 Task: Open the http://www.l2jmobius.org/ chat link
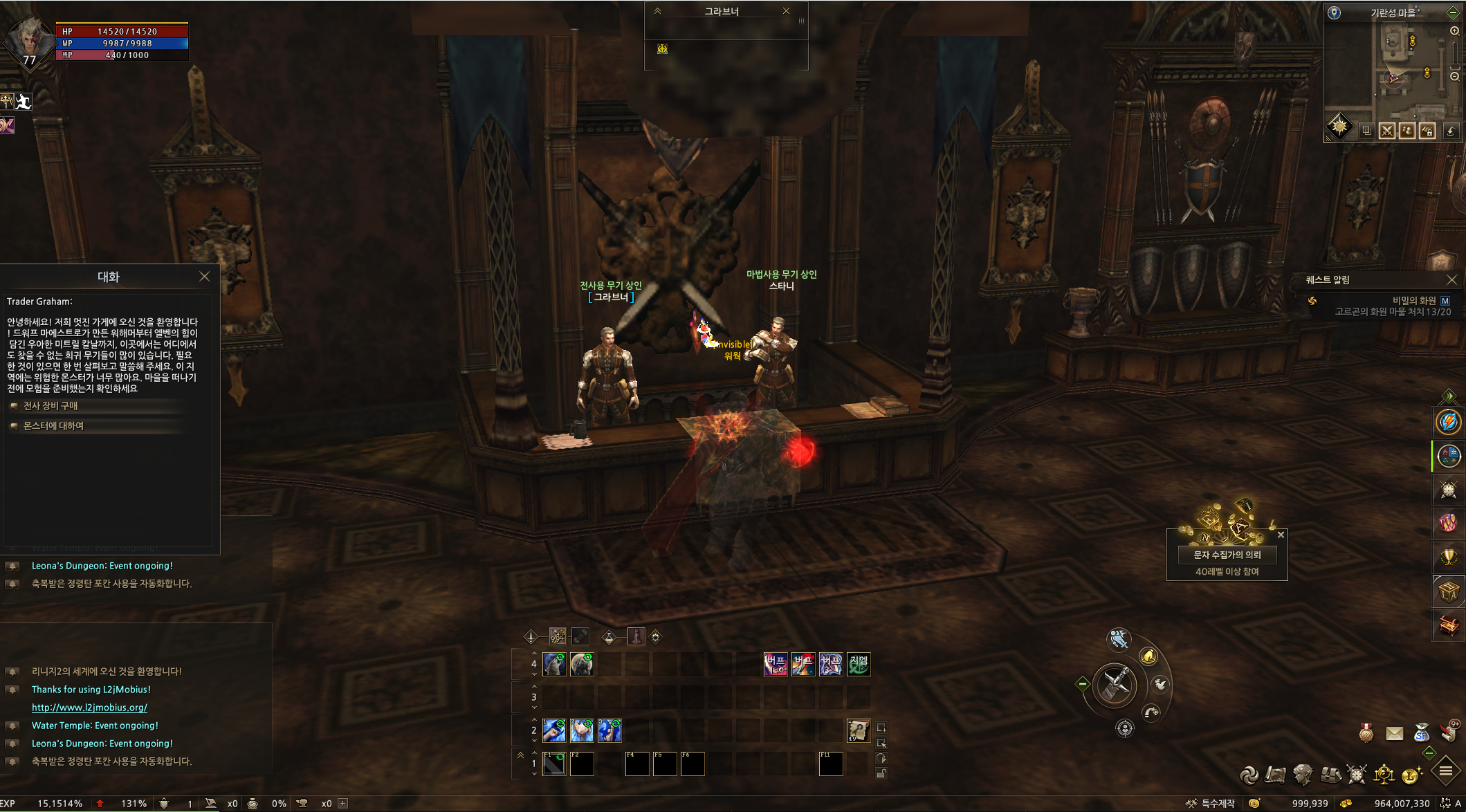click(x=89, y=708)
